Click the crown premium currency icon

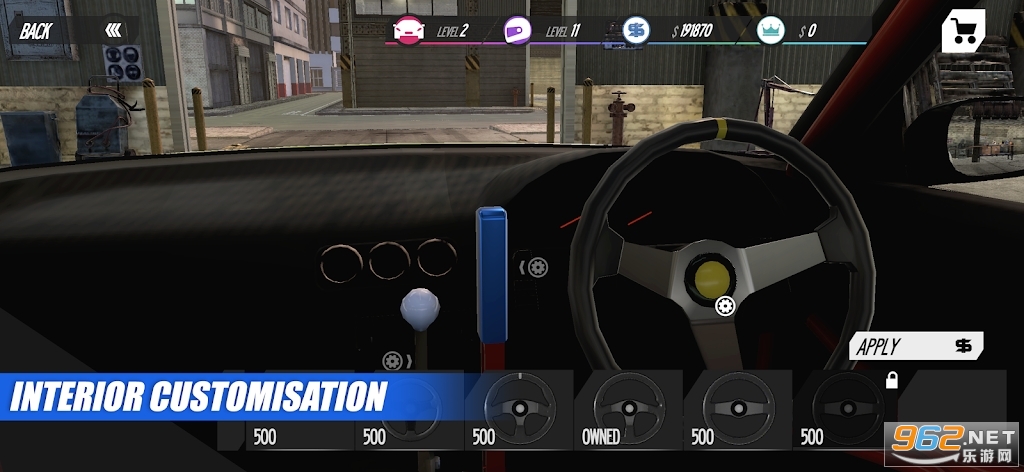[770, 30]
